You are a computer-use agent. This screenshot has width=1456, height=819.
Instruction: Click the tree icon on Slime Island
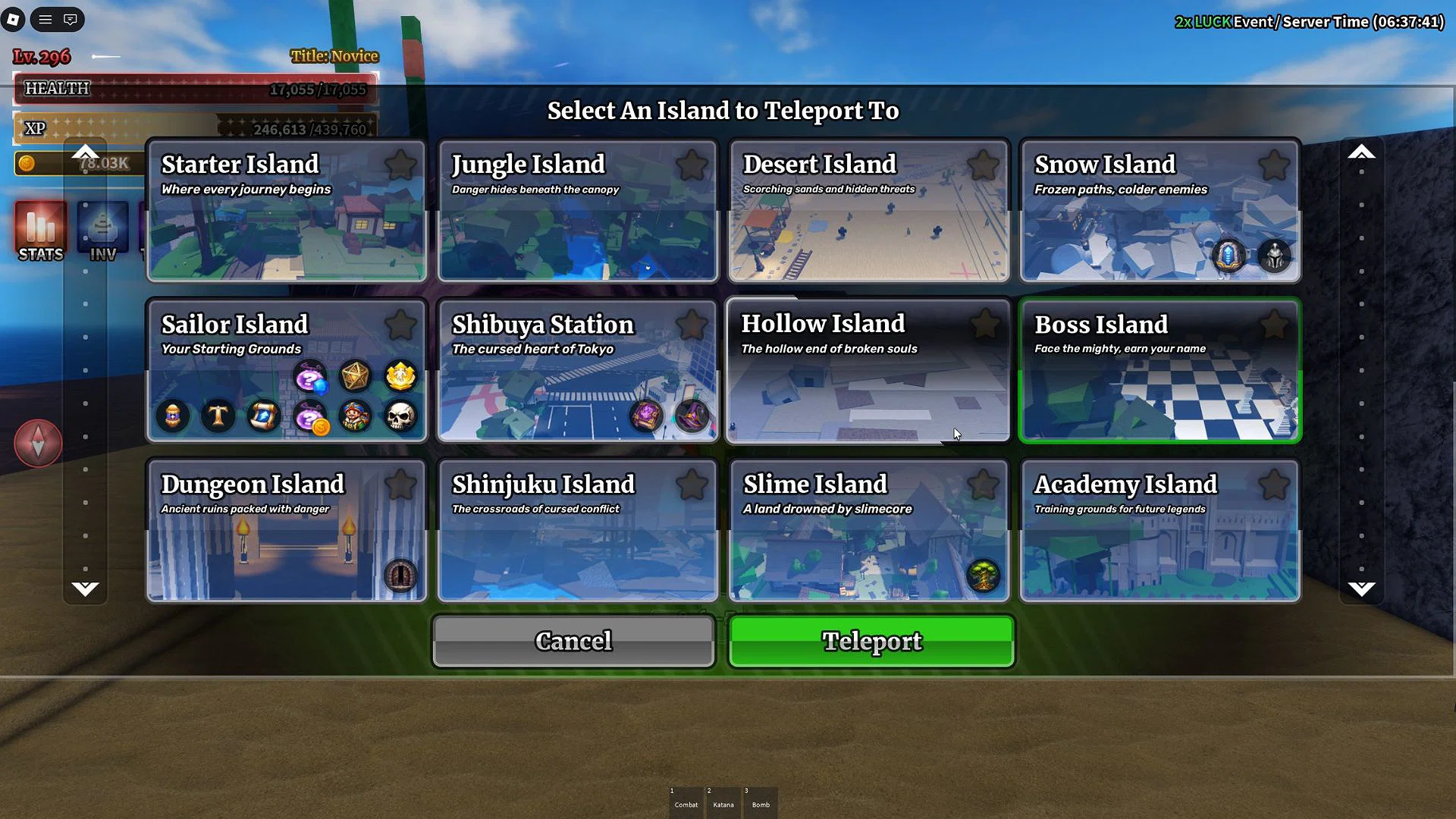[984, 576]
